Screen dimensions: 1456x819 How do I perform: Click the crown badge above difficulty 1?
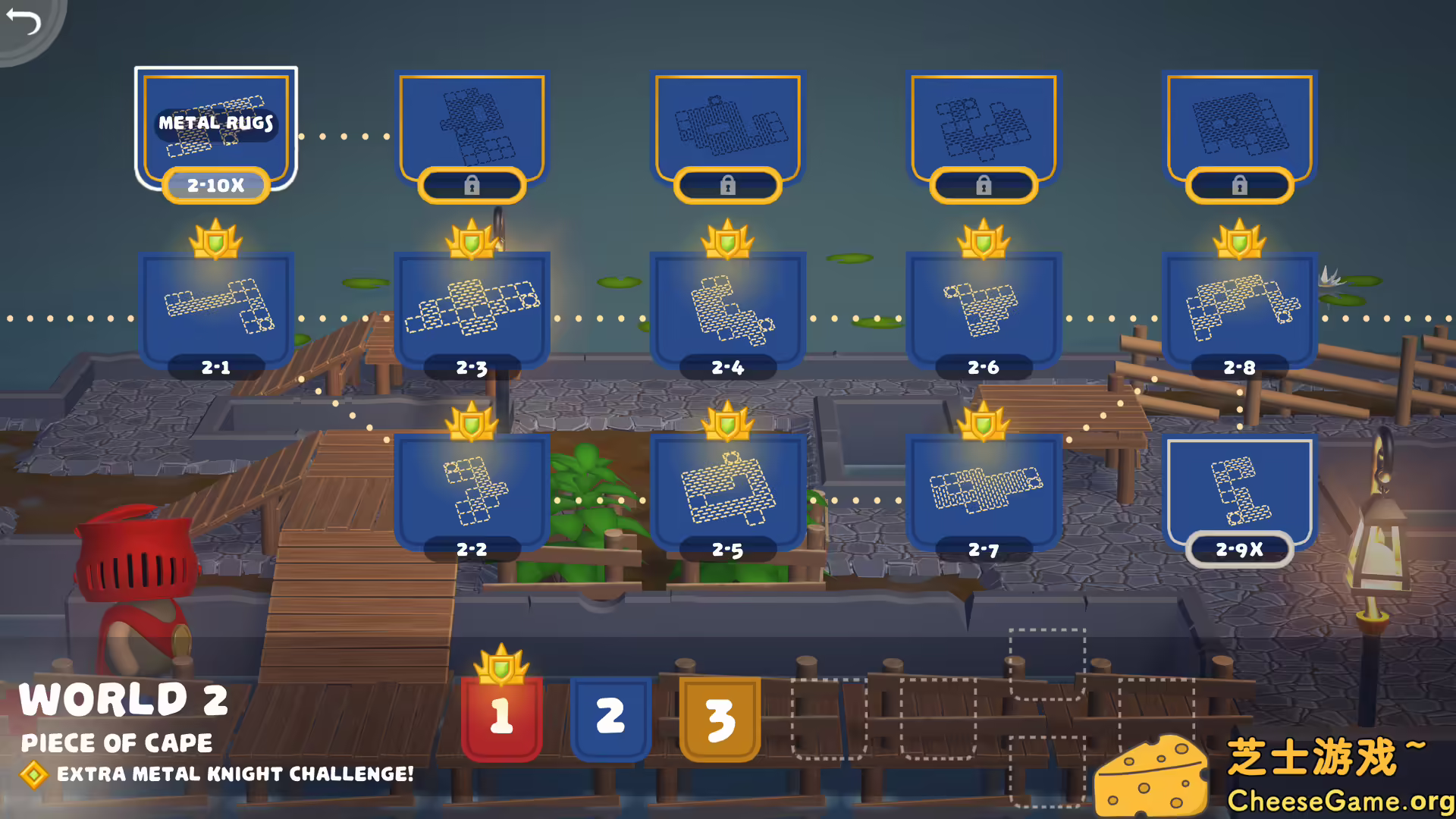pyautogui.click(x=503, y=664)
